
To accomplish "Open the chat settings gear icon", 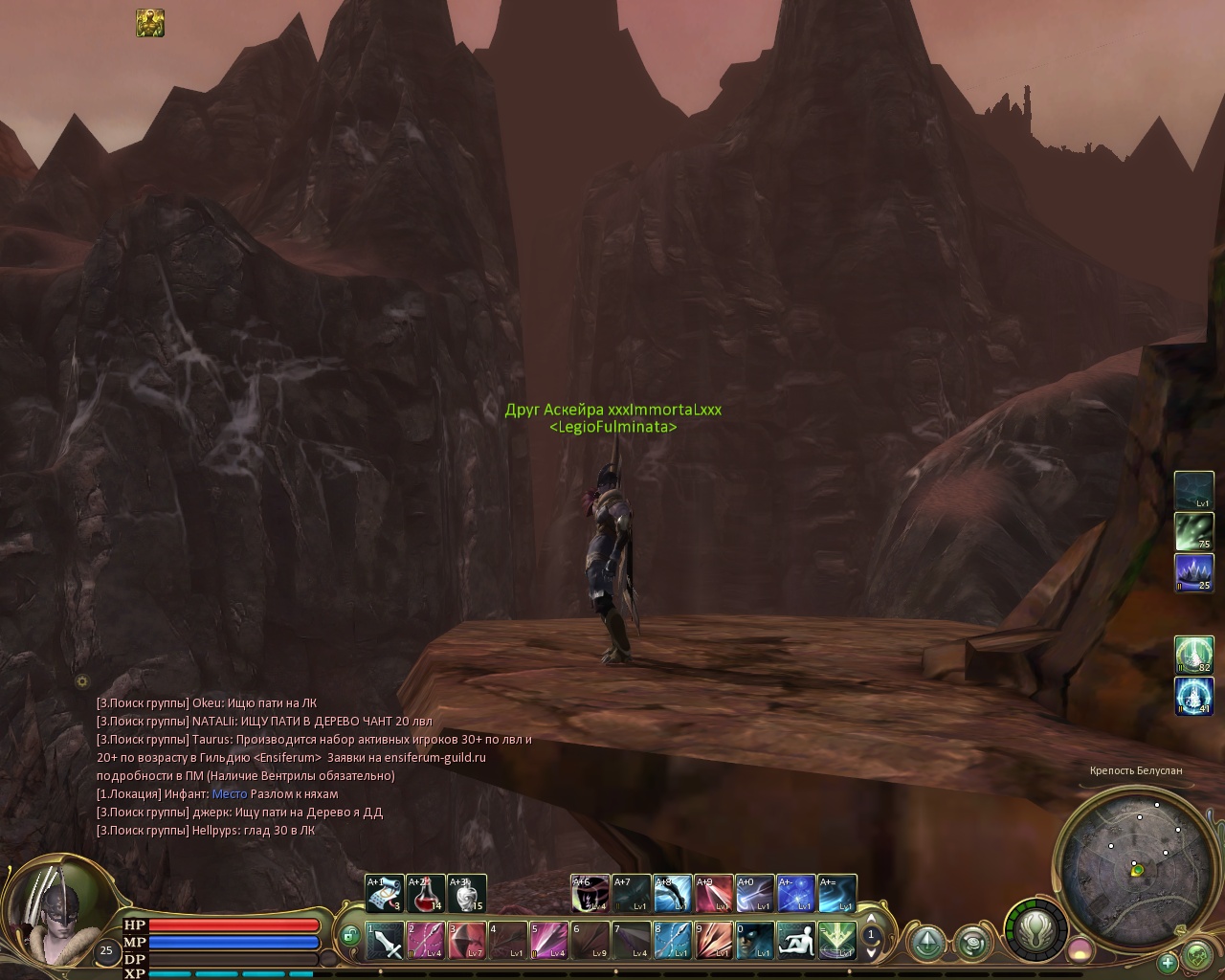I will [x=82, y=681].
